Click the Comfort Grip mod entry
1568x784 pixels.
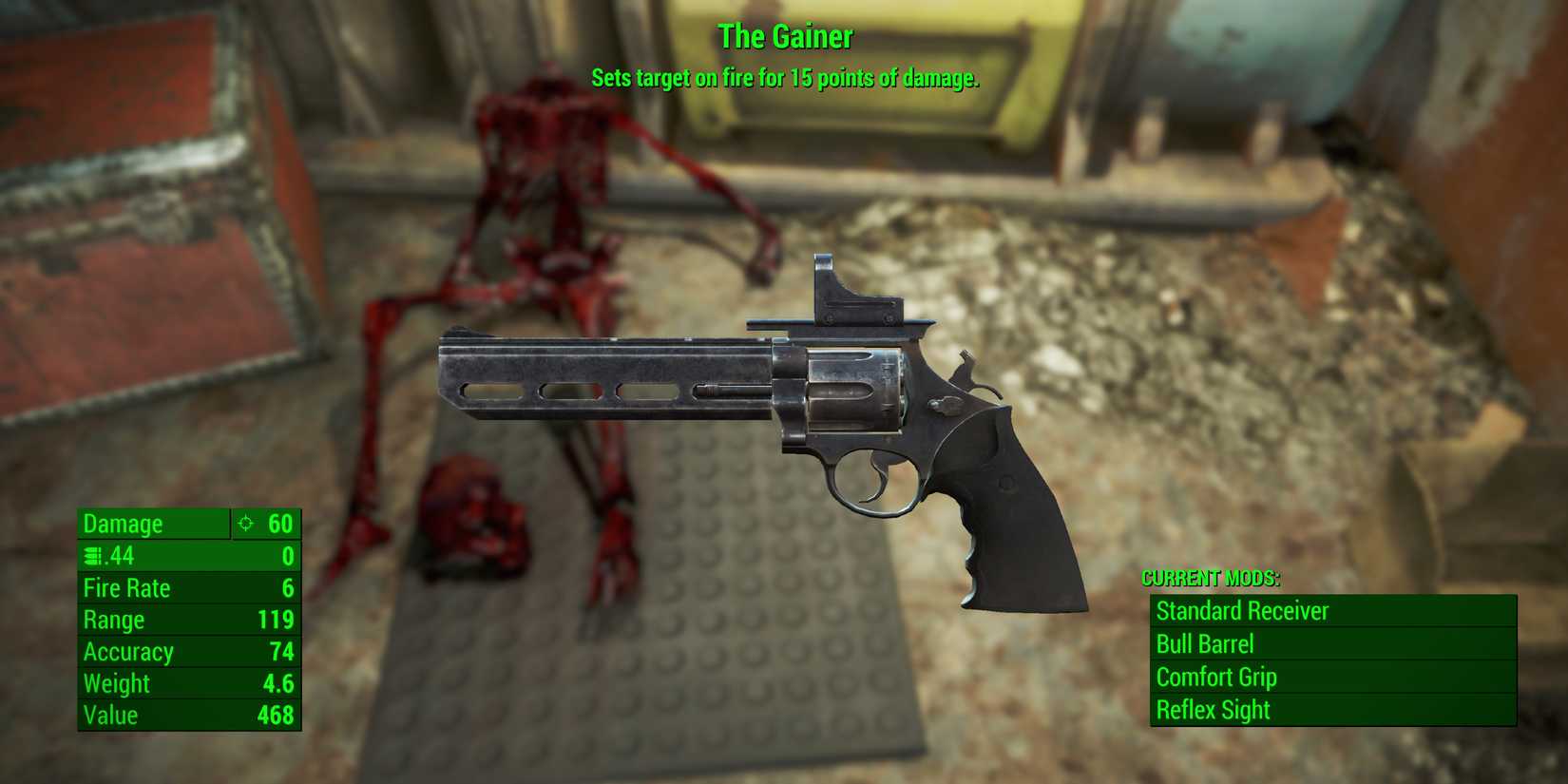pyautogui.click(x=1217, y=677)
